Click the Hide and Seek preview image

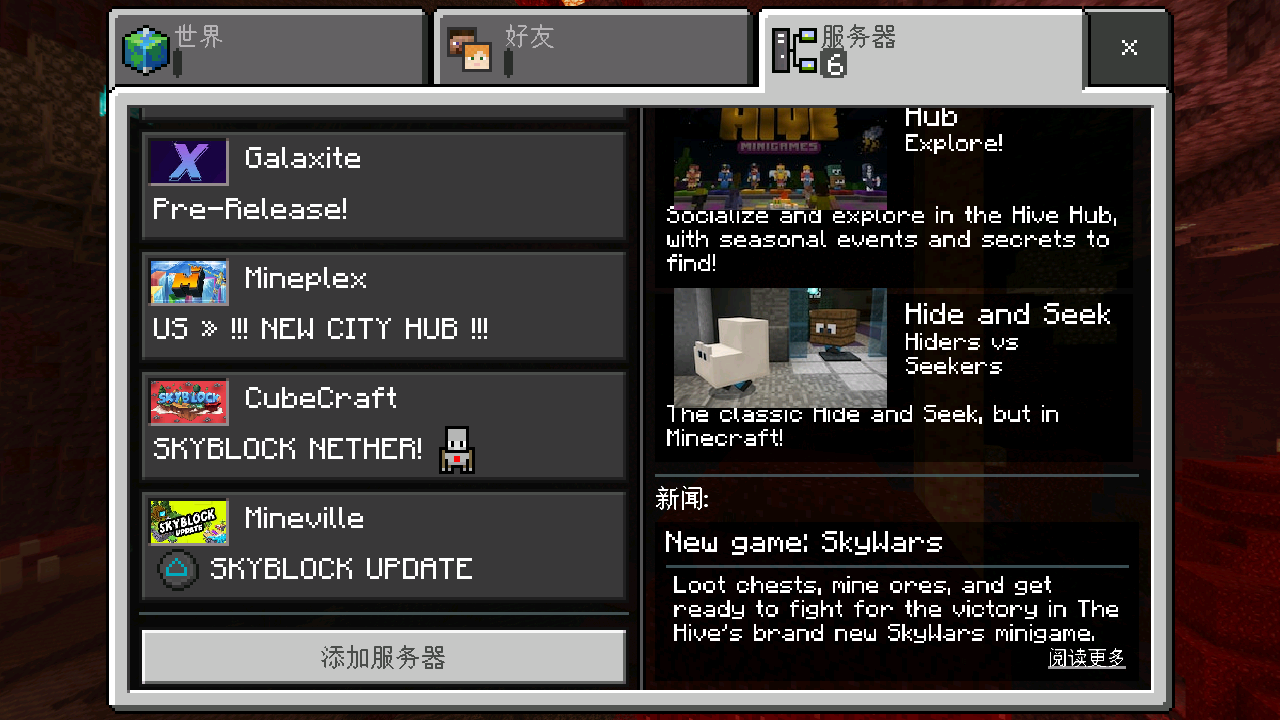click(x=778, y=347)
